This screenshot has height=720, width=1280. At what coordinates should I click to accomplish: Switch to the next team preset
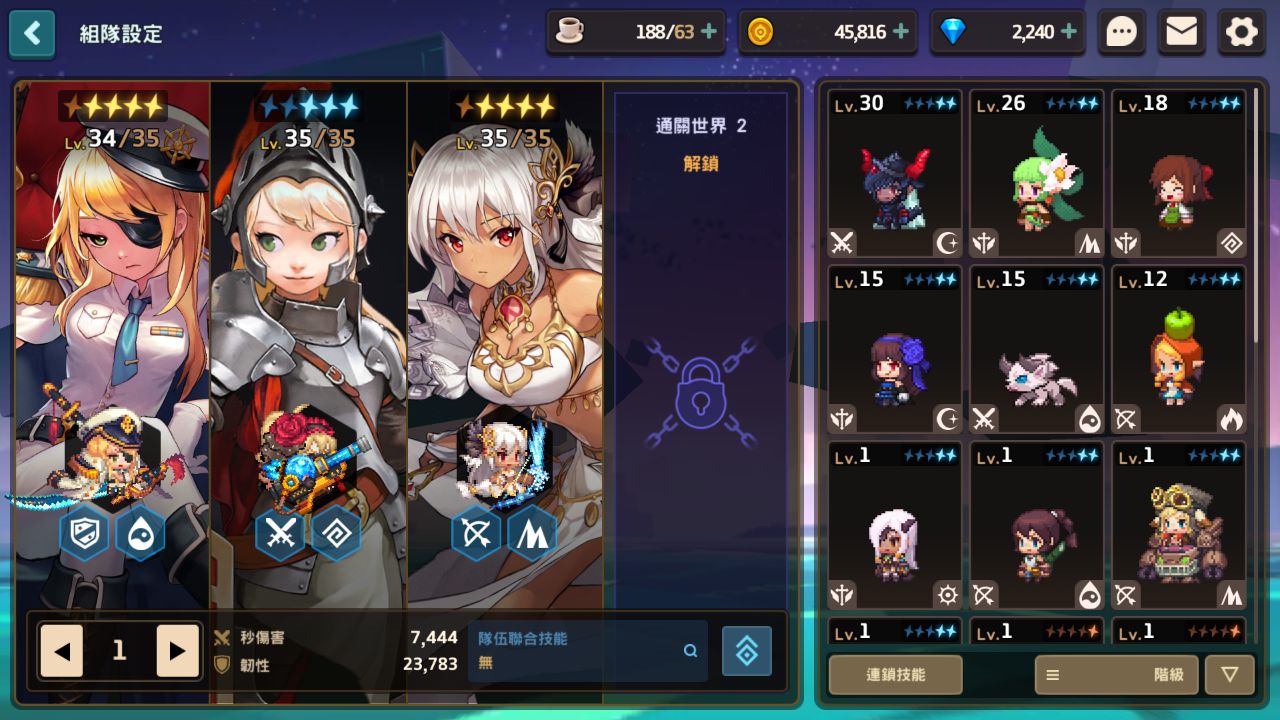(177, 651)
